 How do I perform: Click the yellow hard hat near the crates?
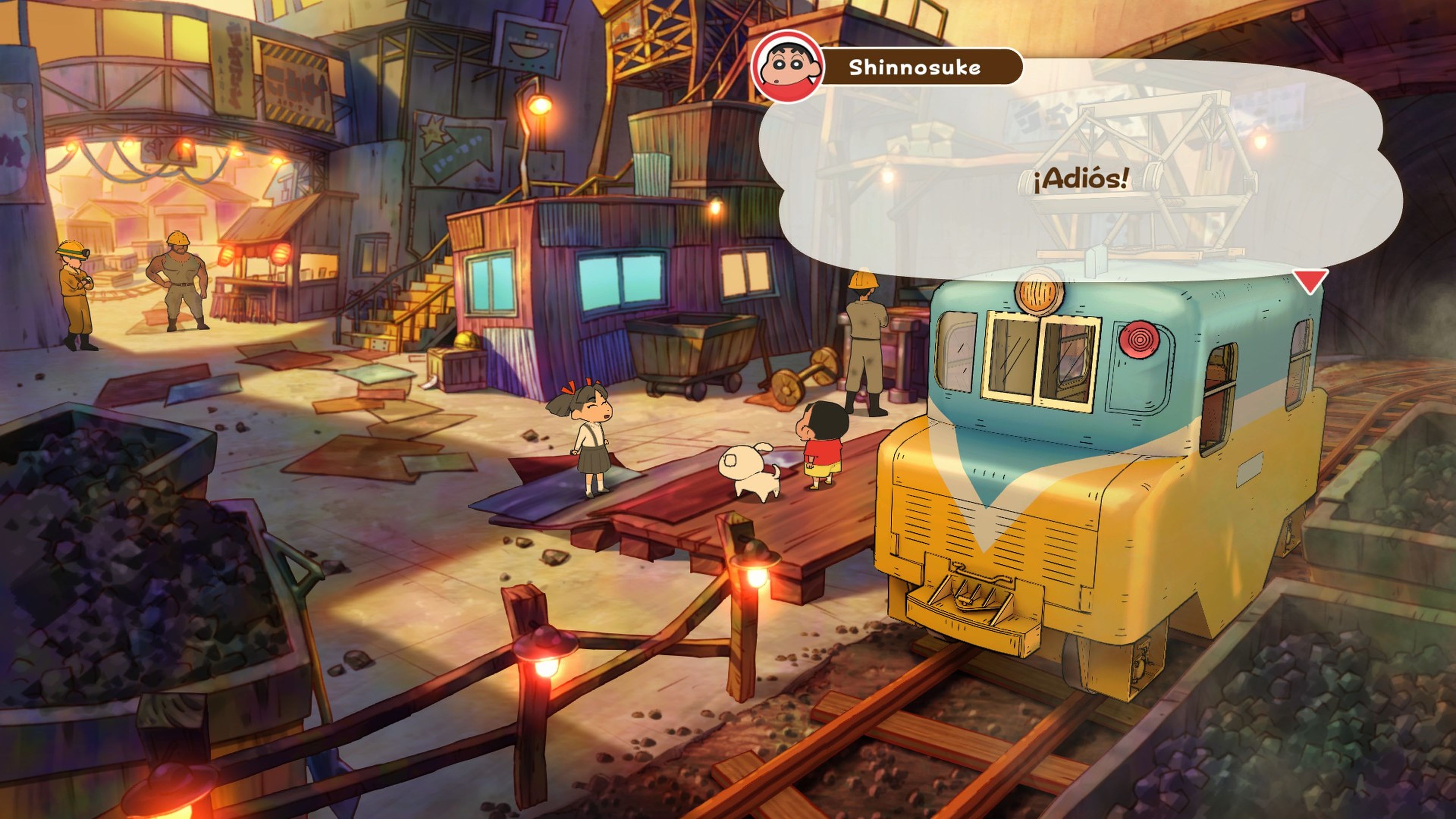pyautogui.click(x=465, y=341)
